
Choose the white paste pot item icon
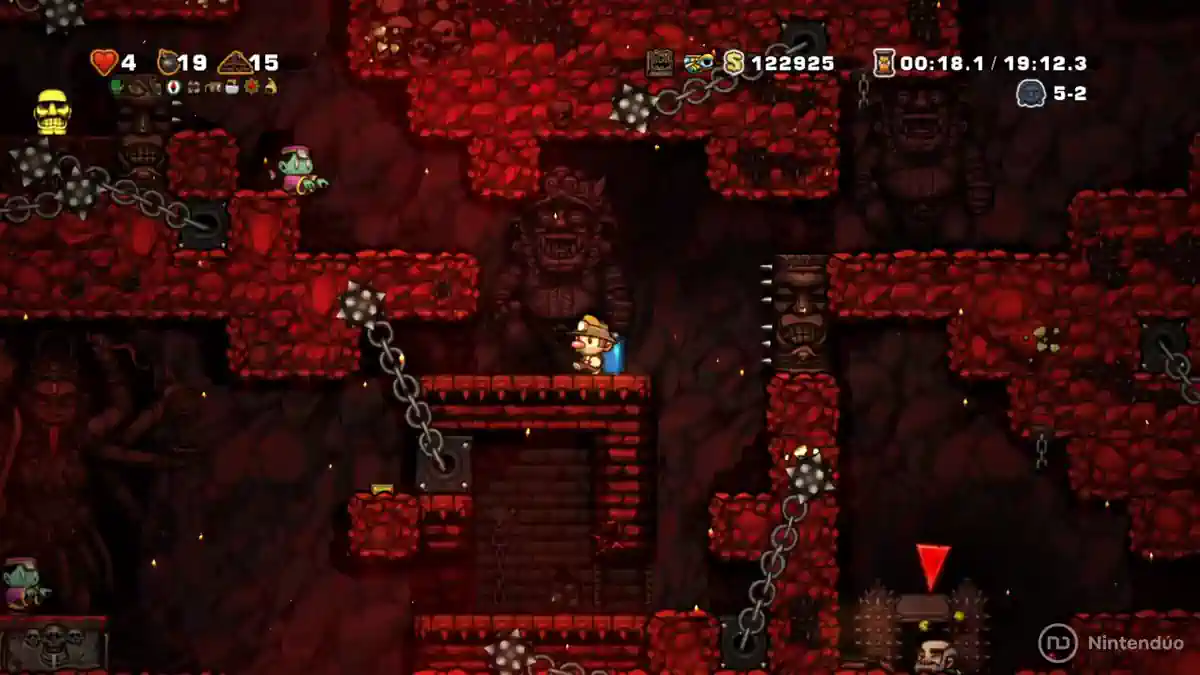click(x=231, y=87)
